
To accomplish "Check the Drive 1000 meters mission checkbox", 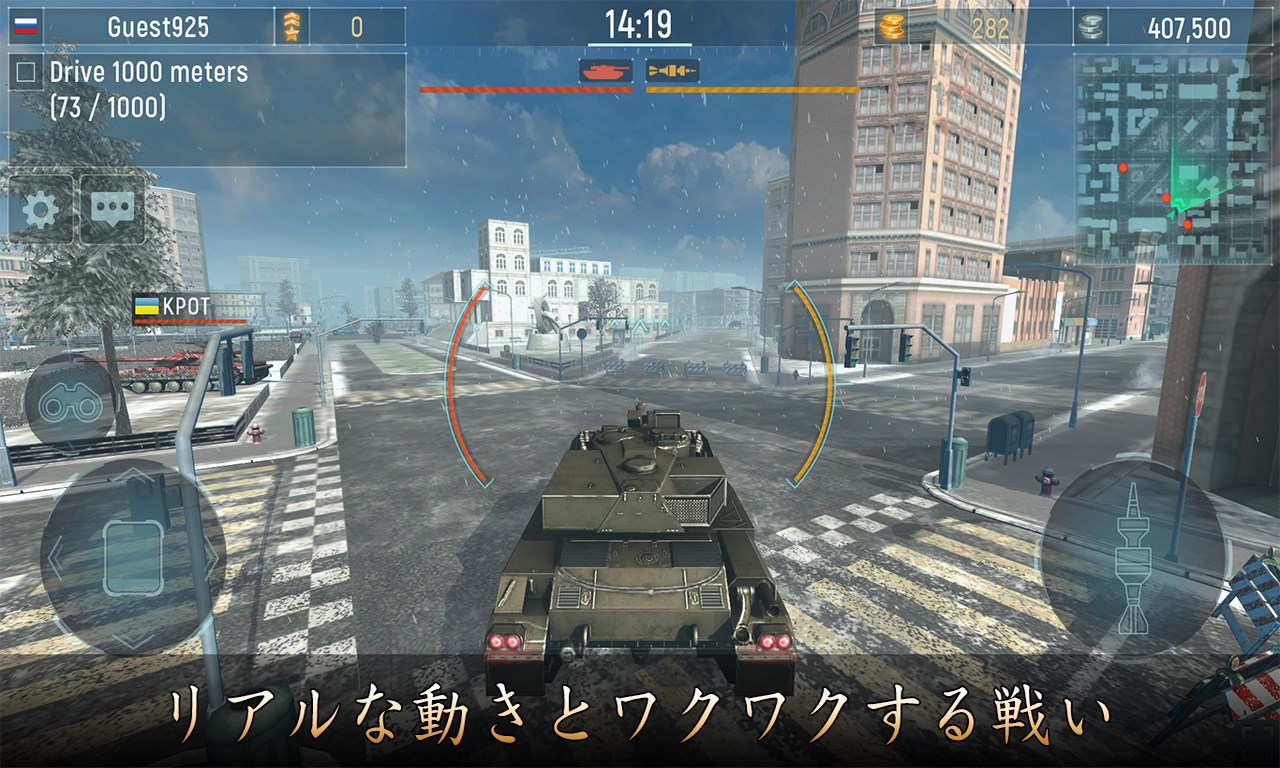I will pyautogui.click(x=24, y=72).
